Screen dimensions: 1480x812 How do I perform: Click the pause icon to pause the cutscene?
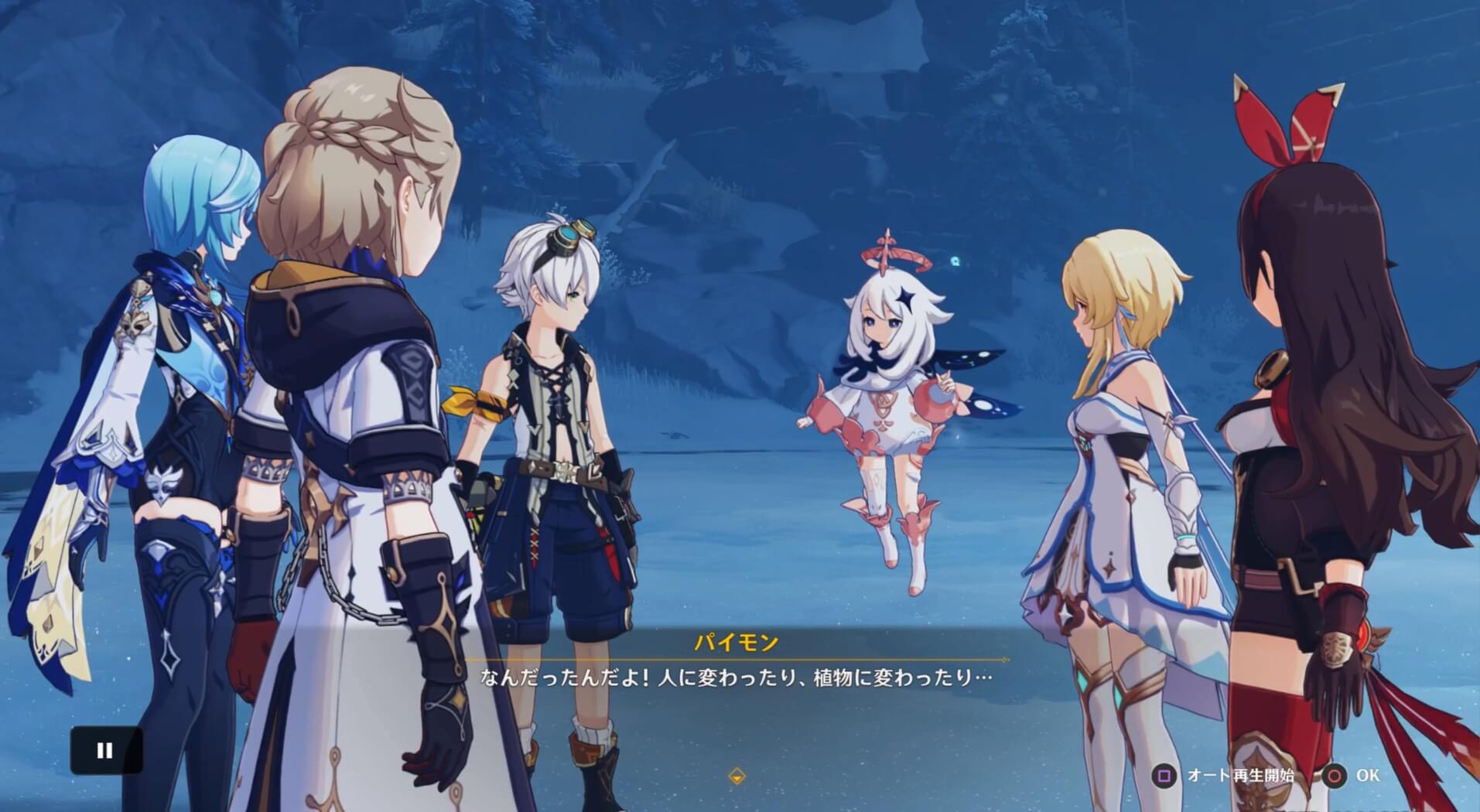(104, 749)
